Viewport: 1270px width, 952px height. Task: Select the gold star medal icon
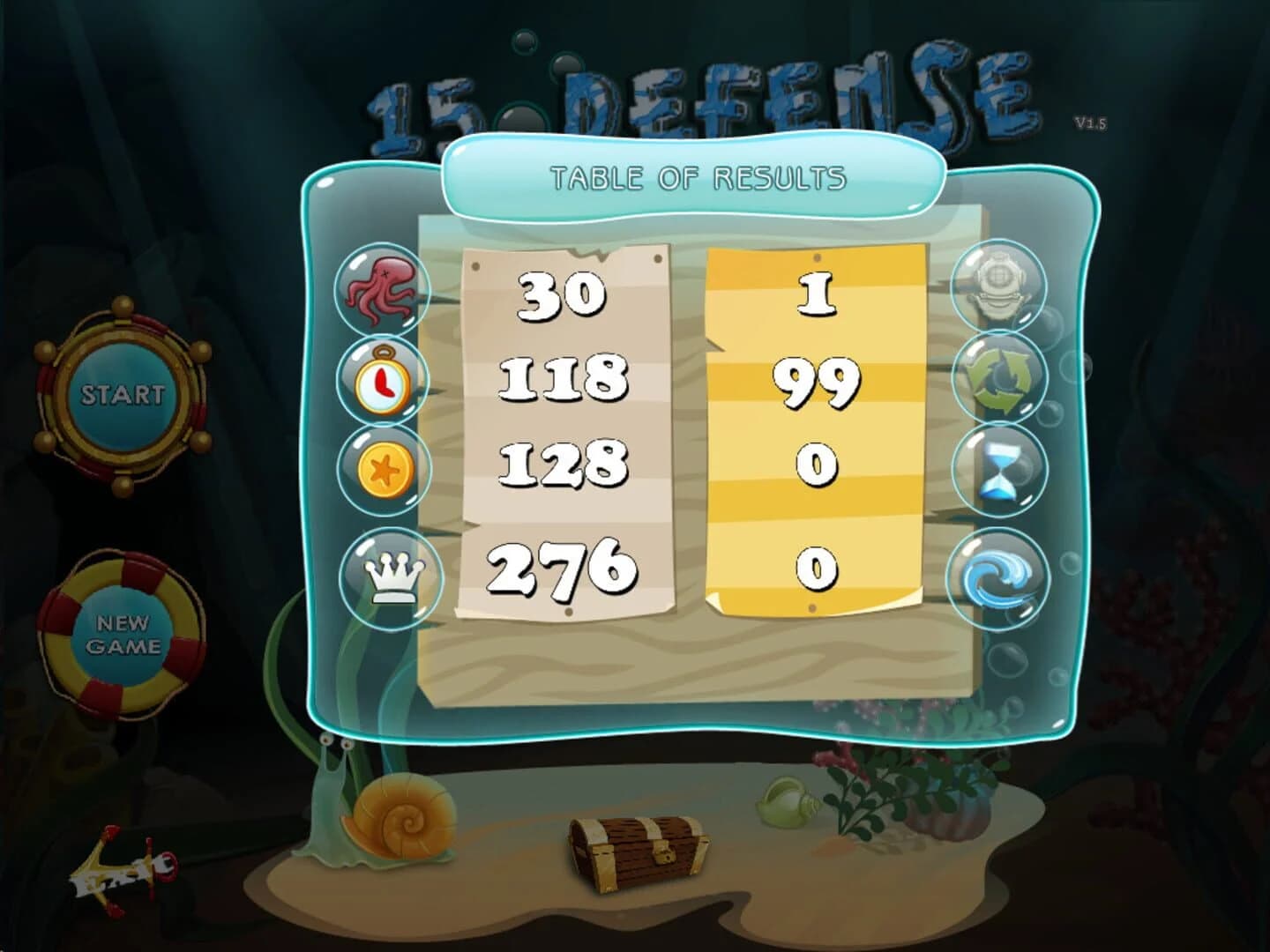click(x=383, y=471)
